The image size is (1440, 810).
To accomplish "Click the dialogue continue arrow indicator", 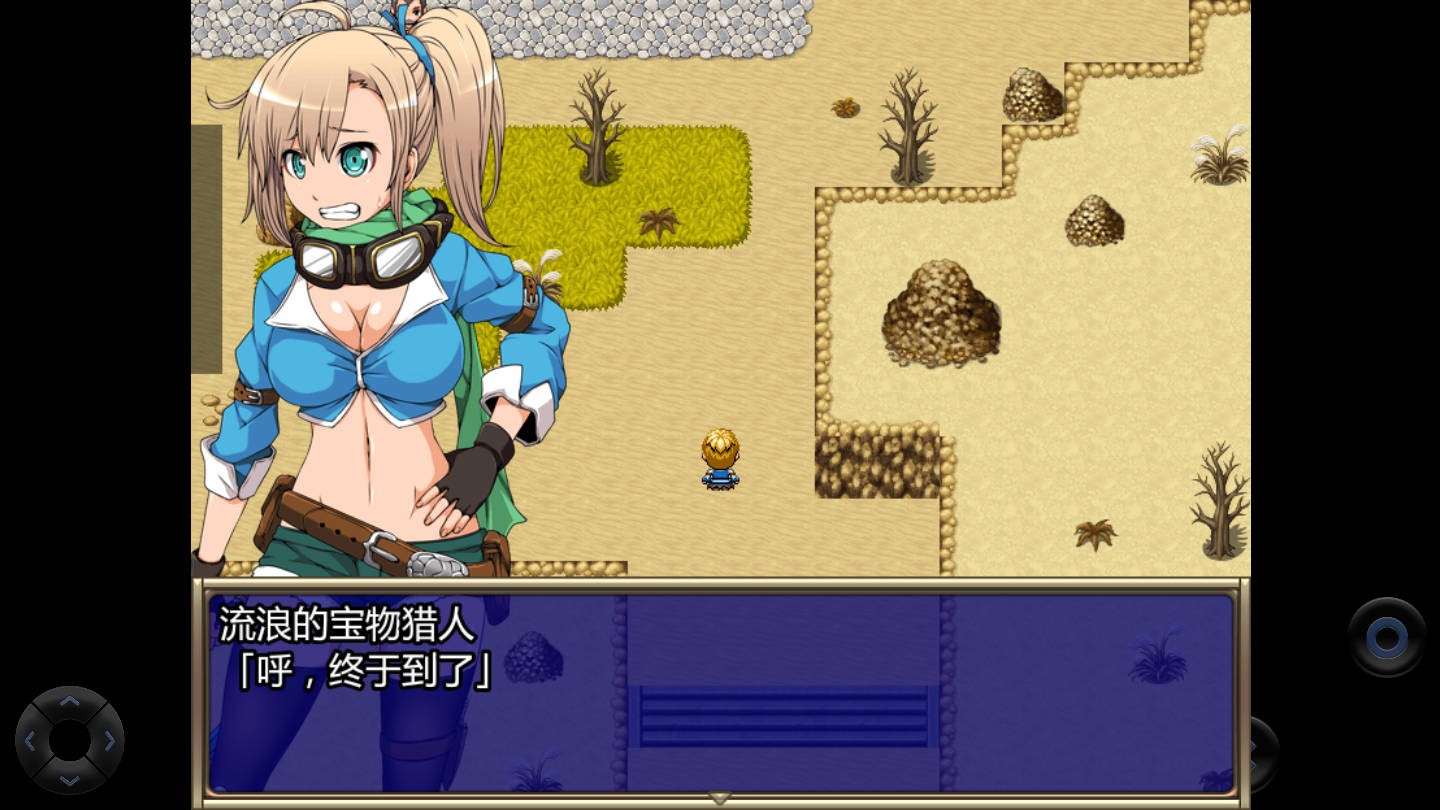I will 720,798.
